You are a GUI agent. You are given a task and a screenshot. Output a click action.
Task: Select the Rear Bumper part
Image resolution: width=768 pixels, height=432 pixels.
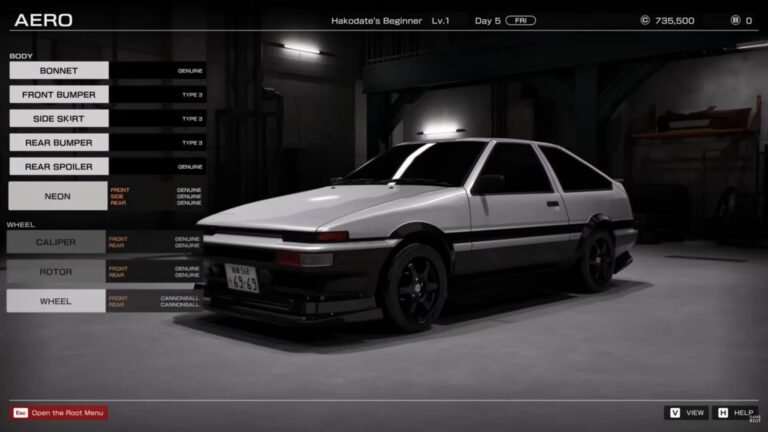(x=58, y=143)
